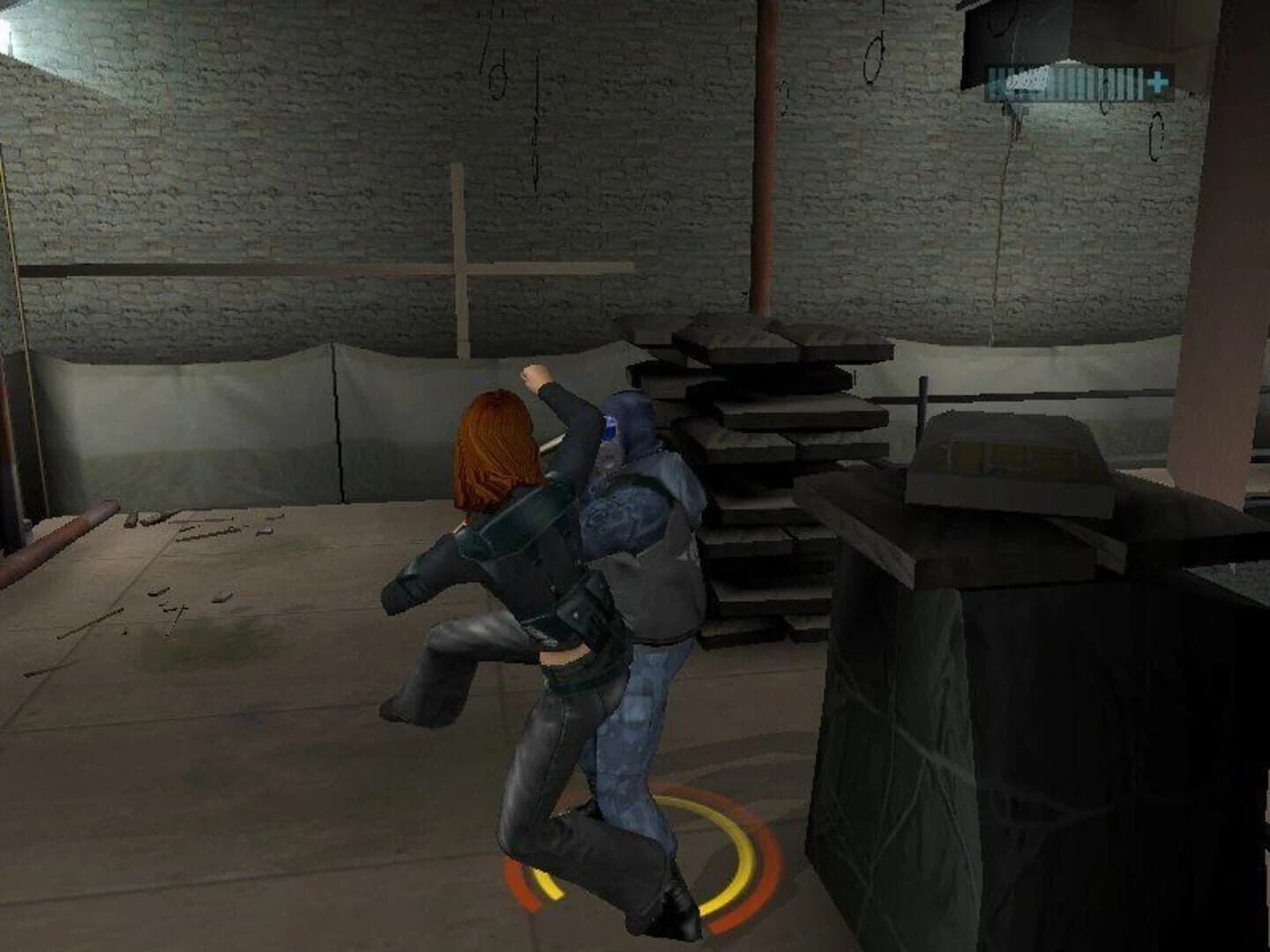Image resolution: width=1270 pixels, height=952 pixels.
Task: Click the dim leftmost health segment
Action: (992, 81)
